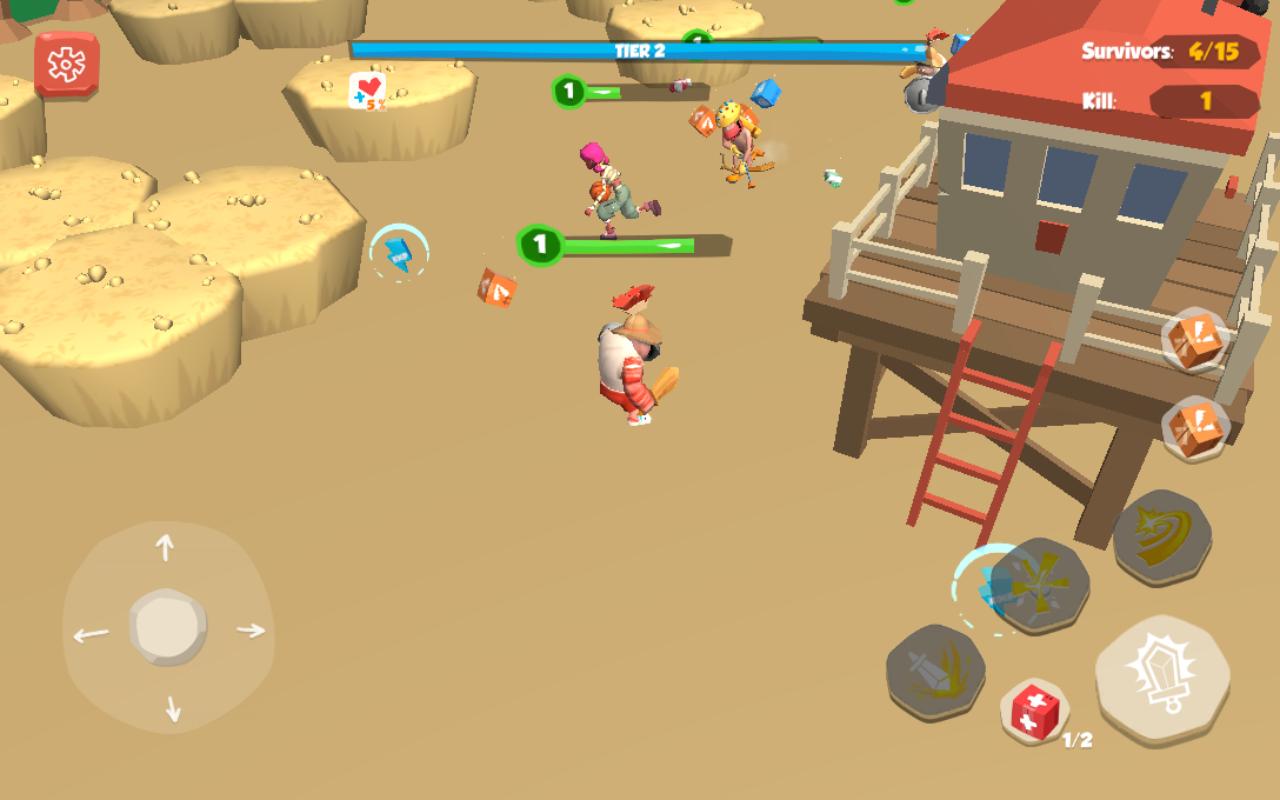1280x800 pixels.
Task: Trigger the burst shatter skill
Action: (1040, 586)
